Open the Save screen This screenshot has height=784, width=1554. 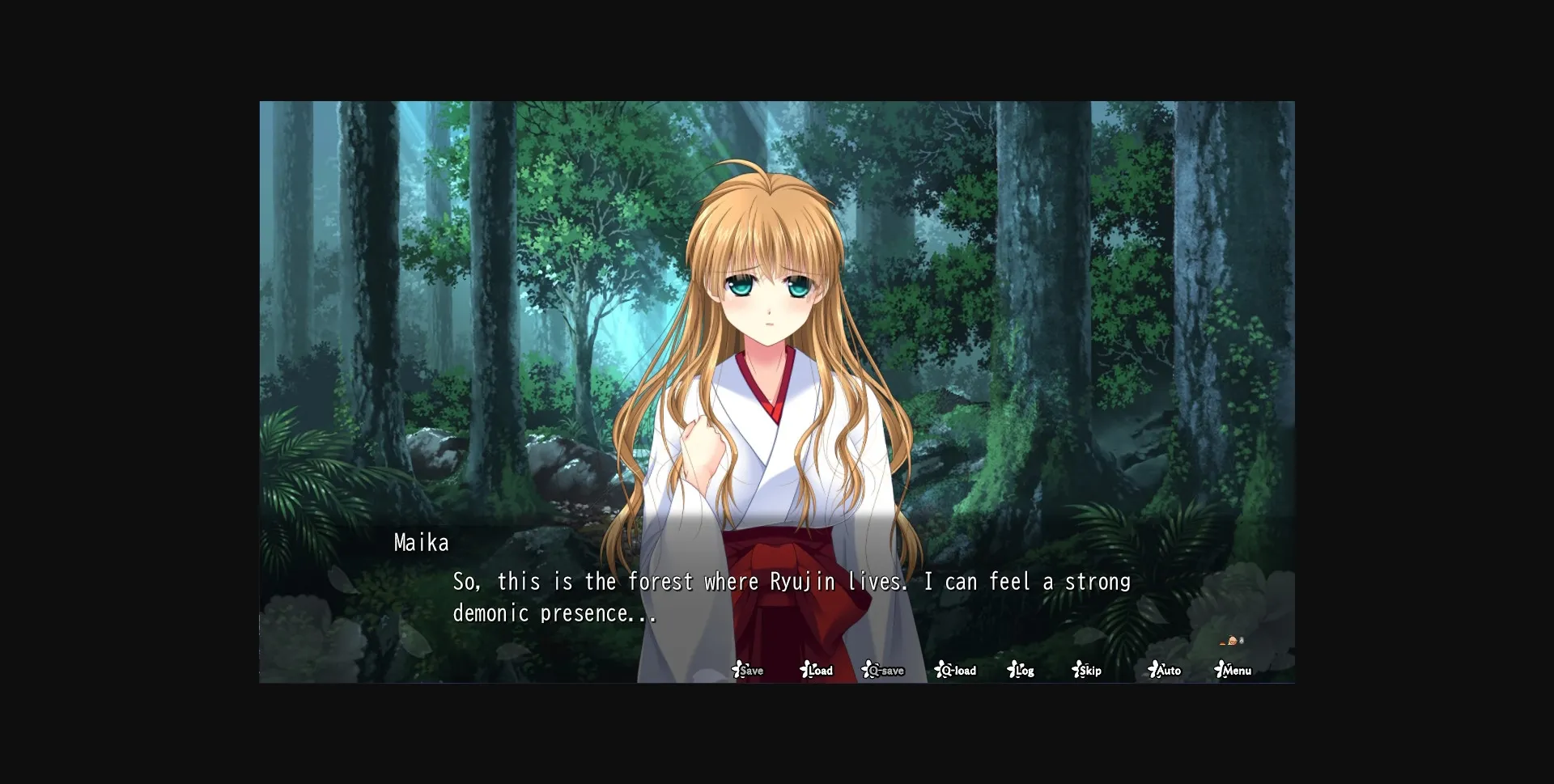(751, 670)
